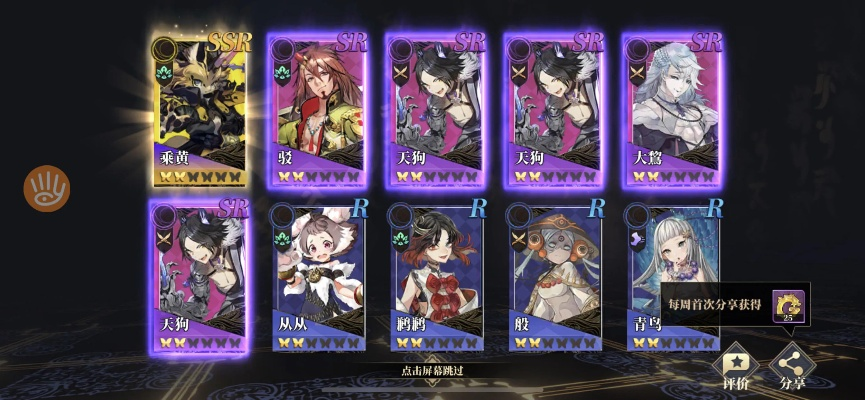865x400 pixels.
Task: Share the summon results via 分享
Action: tap(793, 366)
